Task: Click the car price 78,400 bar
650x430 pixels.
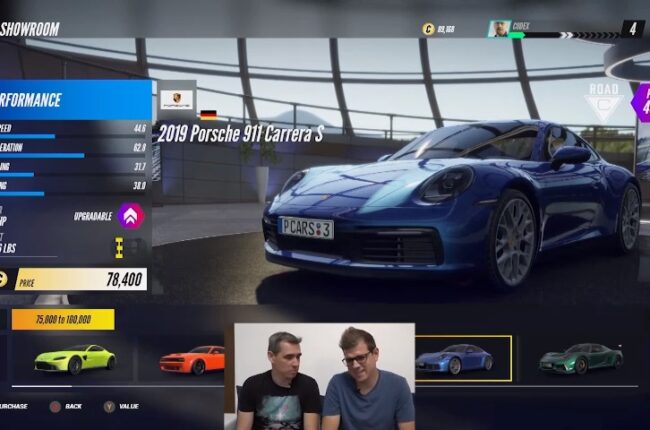Action: (x=80, y=280)
